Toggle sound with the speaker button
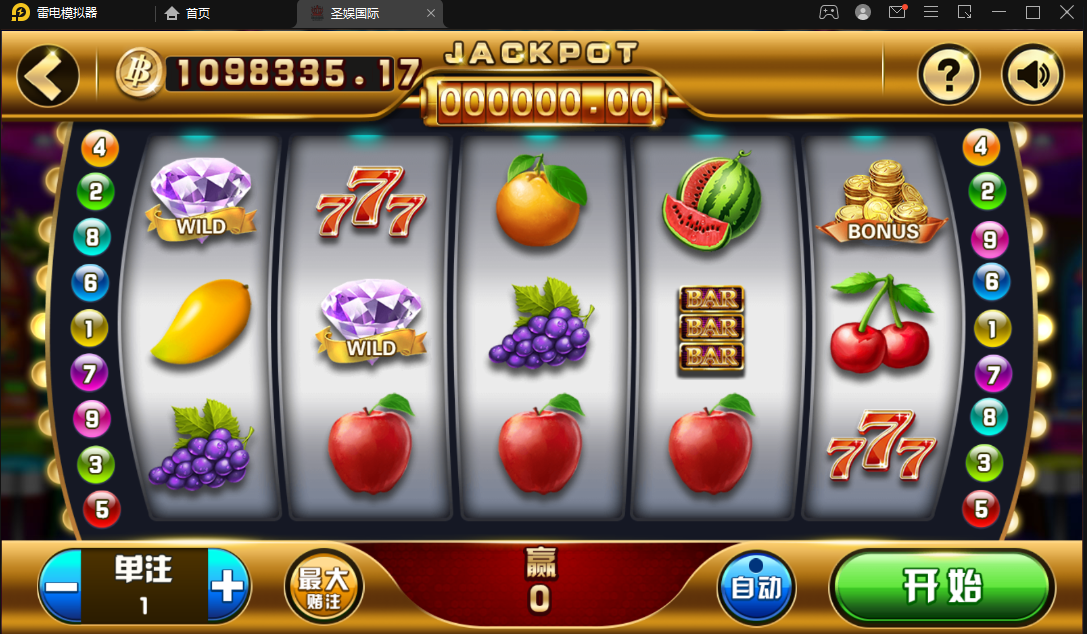 1032,75
